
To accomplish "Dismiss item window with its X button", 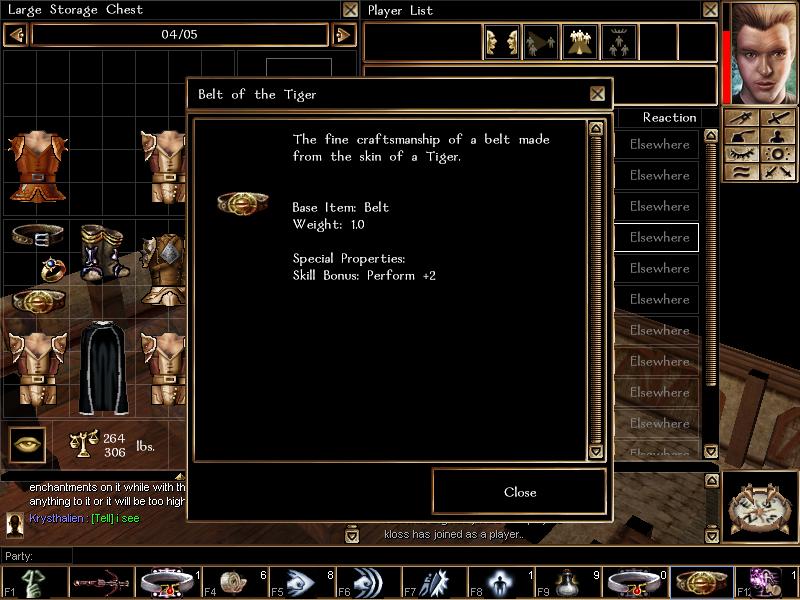I will (597, 94).
